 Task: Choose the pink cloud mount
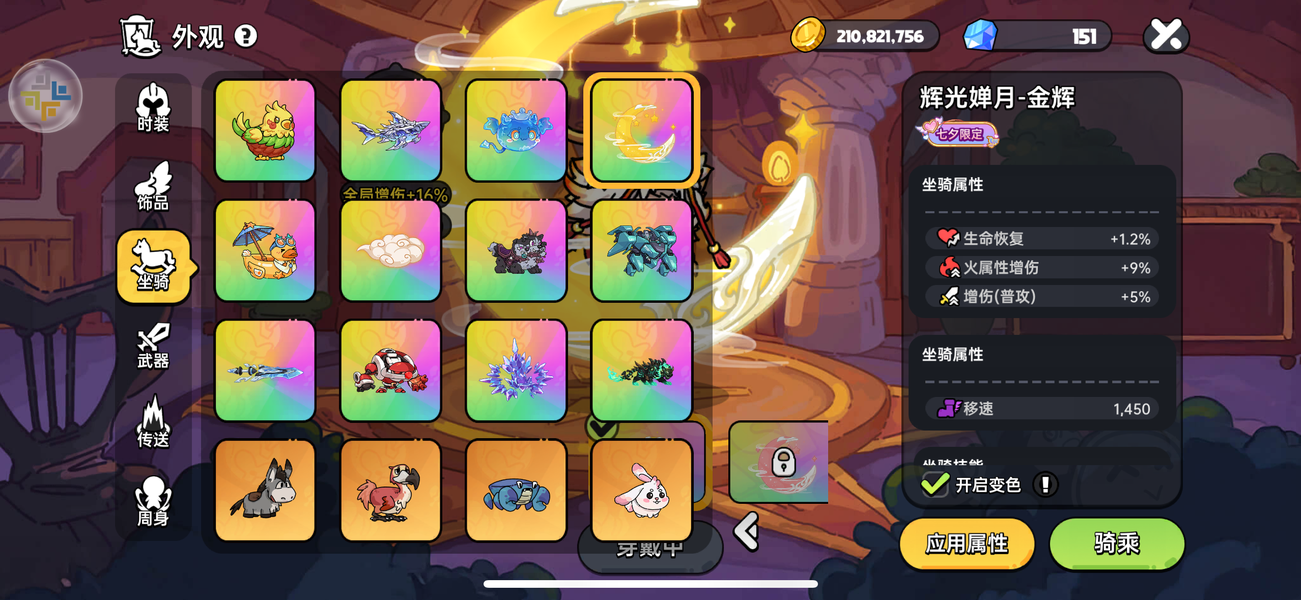[391, 251]
